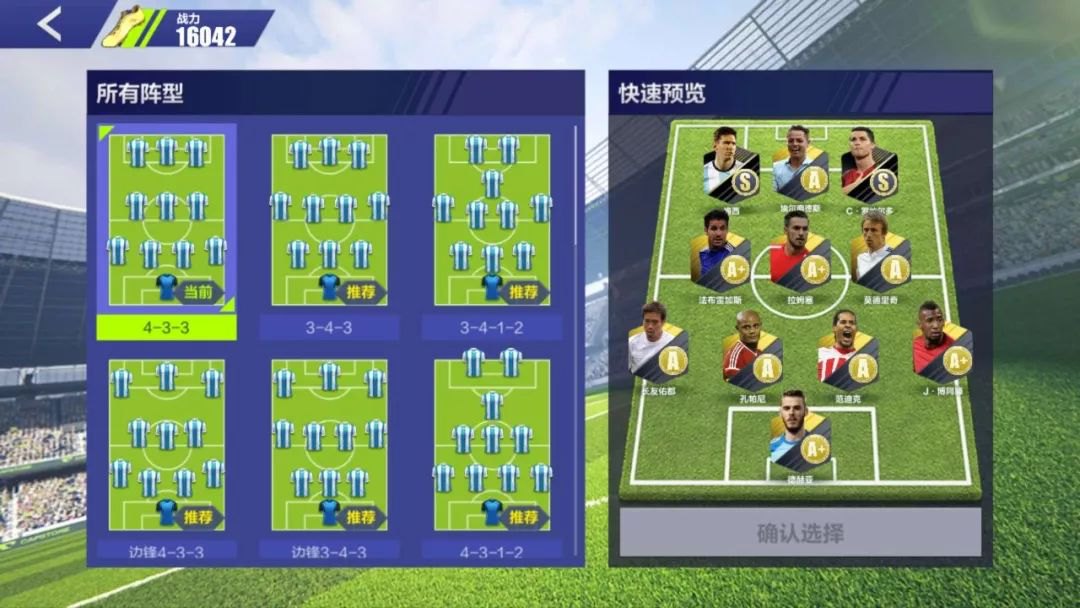Select the current 4-3-3 formation
Viewport: 1080px width, 608px height.
tap(166, 217)
